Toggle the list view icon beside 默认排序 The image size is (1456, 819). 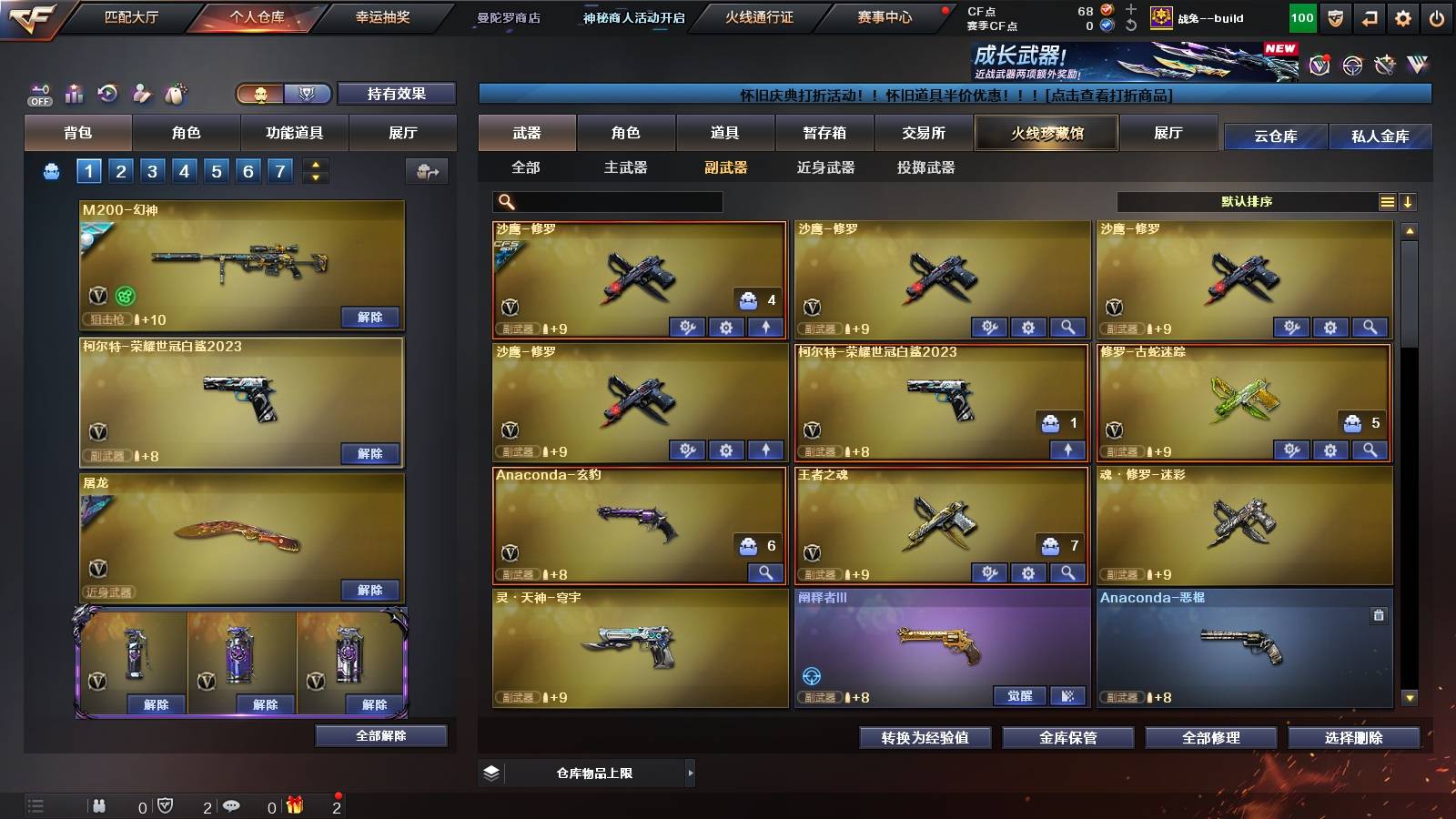(x=1387, y=201)
